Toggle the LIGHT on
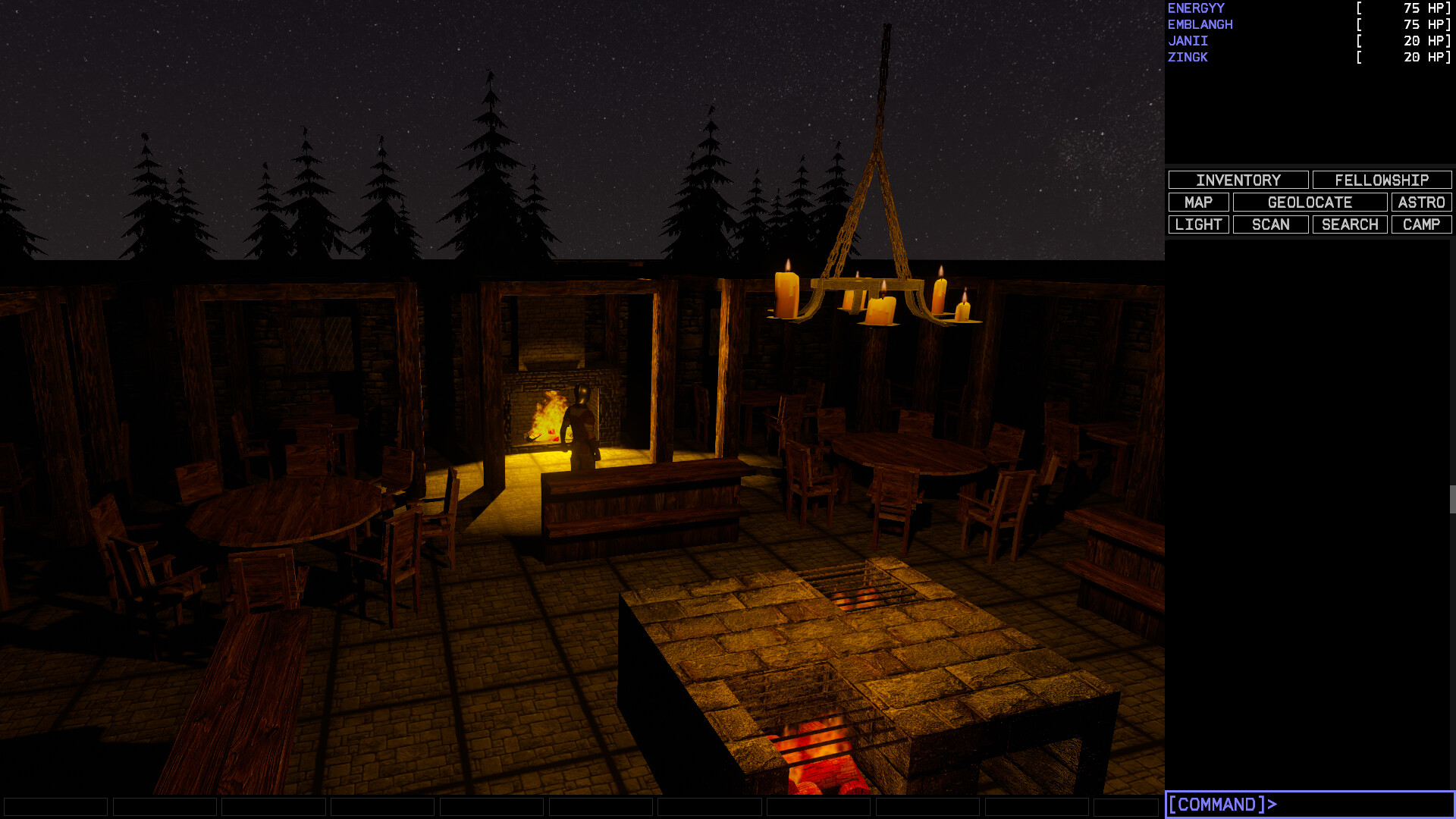Image resolution: width=1456 pixels, height=819 pixels. (1199, 224)
